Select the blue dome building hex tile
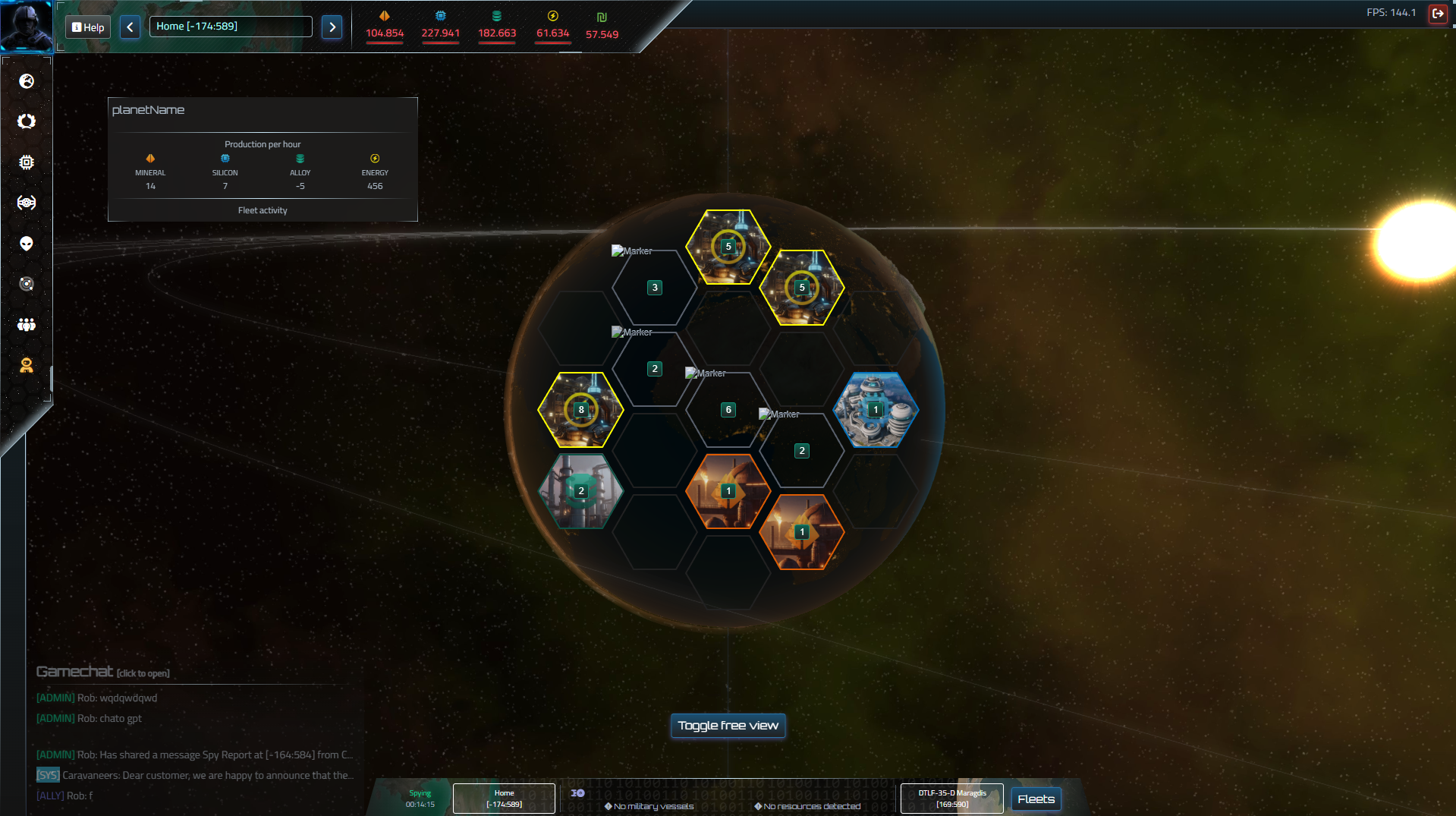Screen dimensions: 1456x816 [876, 410]
